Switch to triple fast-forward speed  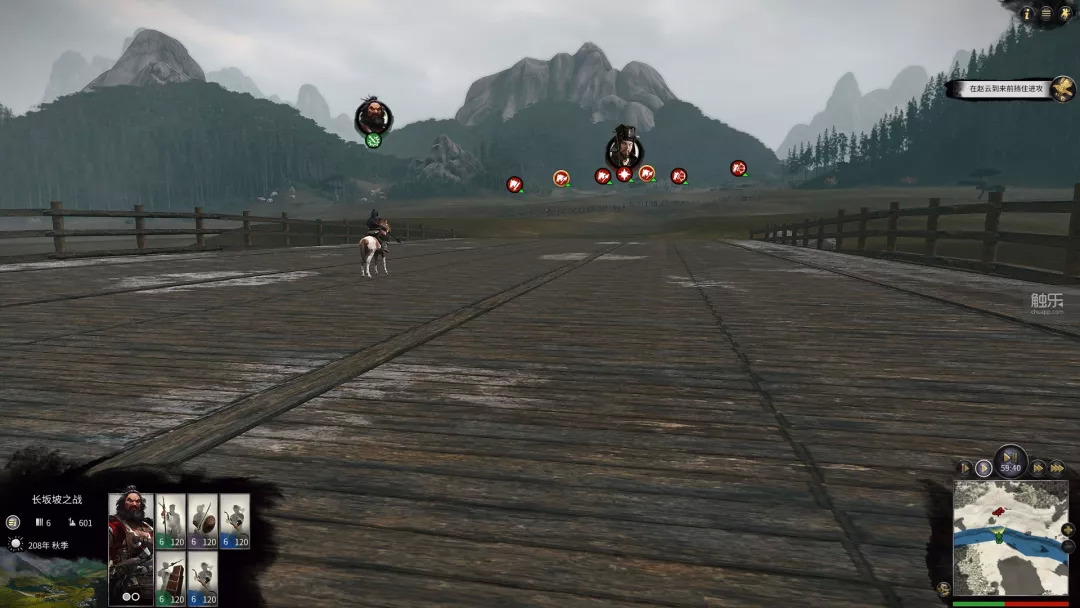[x=1056, y=467]
